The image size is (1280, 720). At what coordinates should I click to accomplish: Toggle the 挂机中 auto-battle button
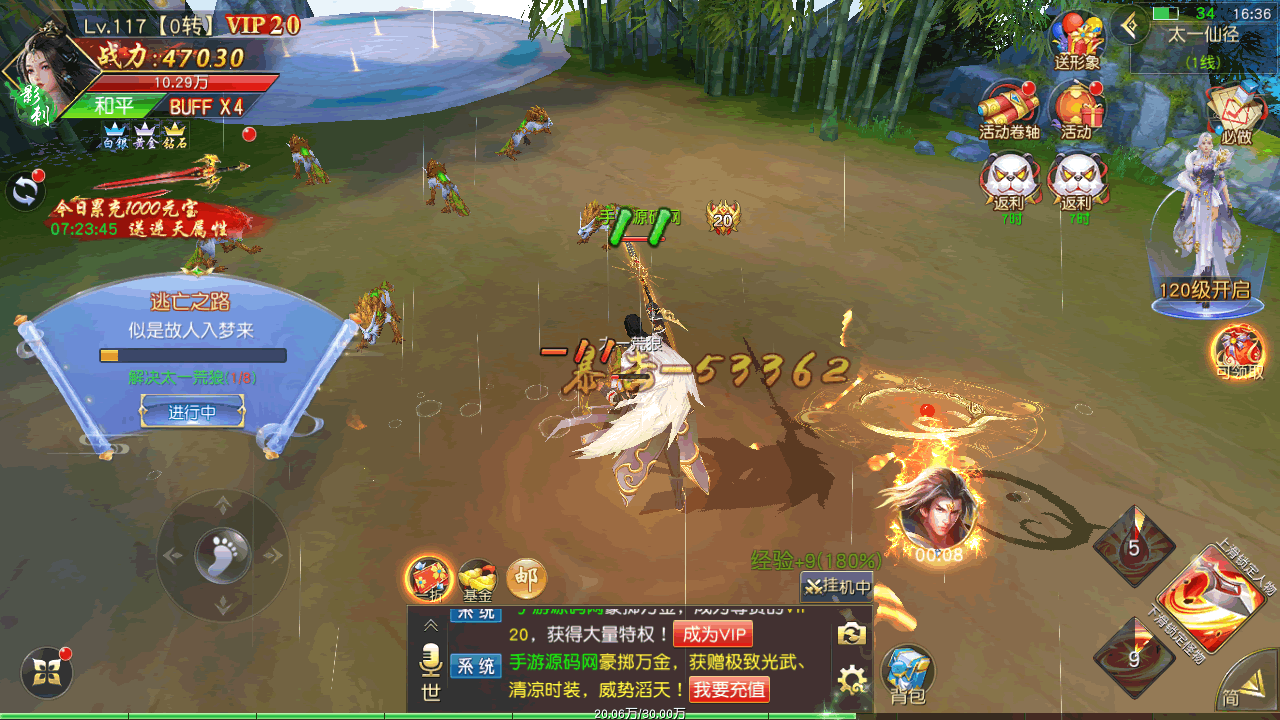(x=837, y=587)
